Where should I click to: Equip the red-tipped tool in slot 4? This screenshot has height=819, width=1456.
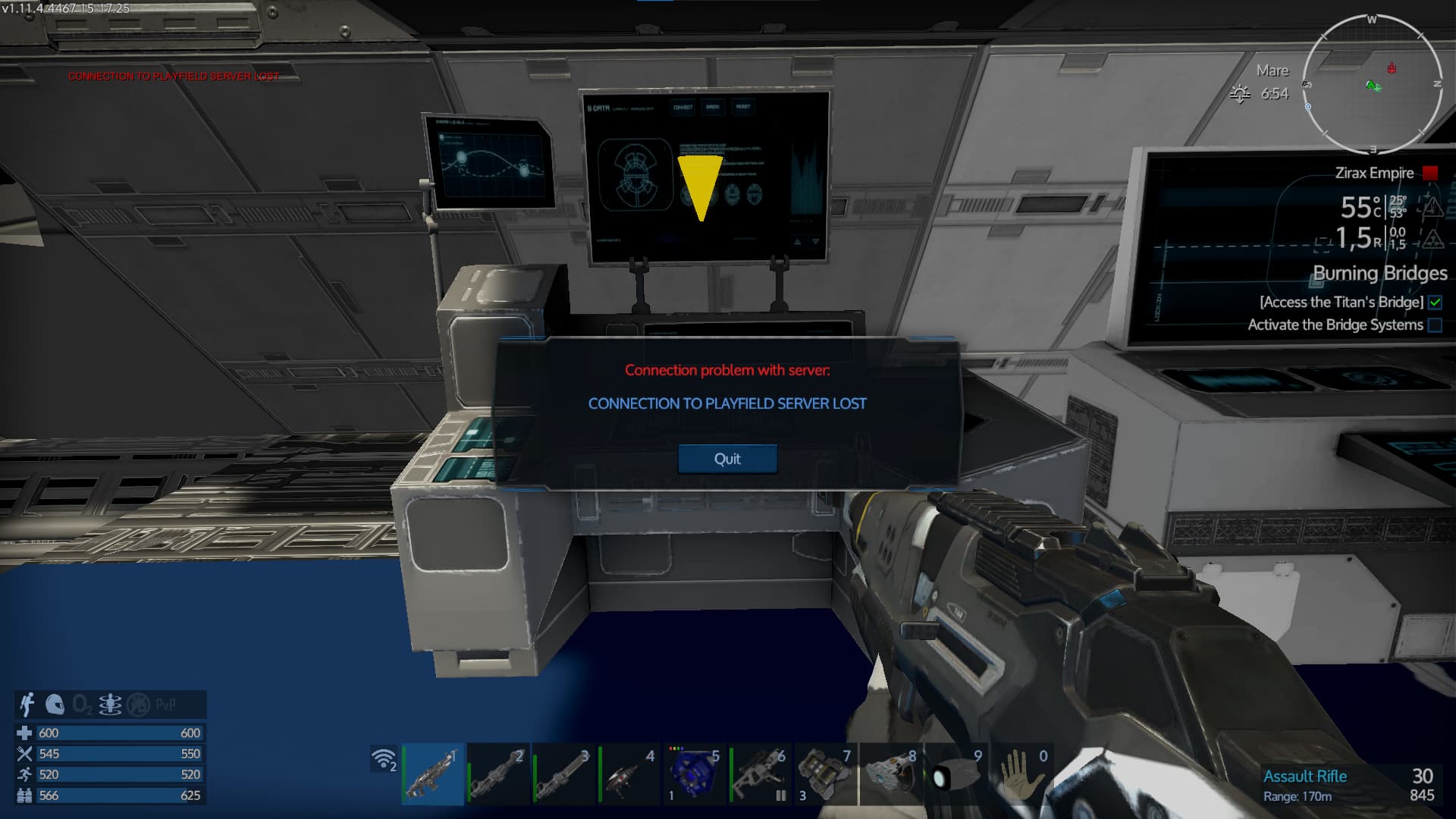629,774
